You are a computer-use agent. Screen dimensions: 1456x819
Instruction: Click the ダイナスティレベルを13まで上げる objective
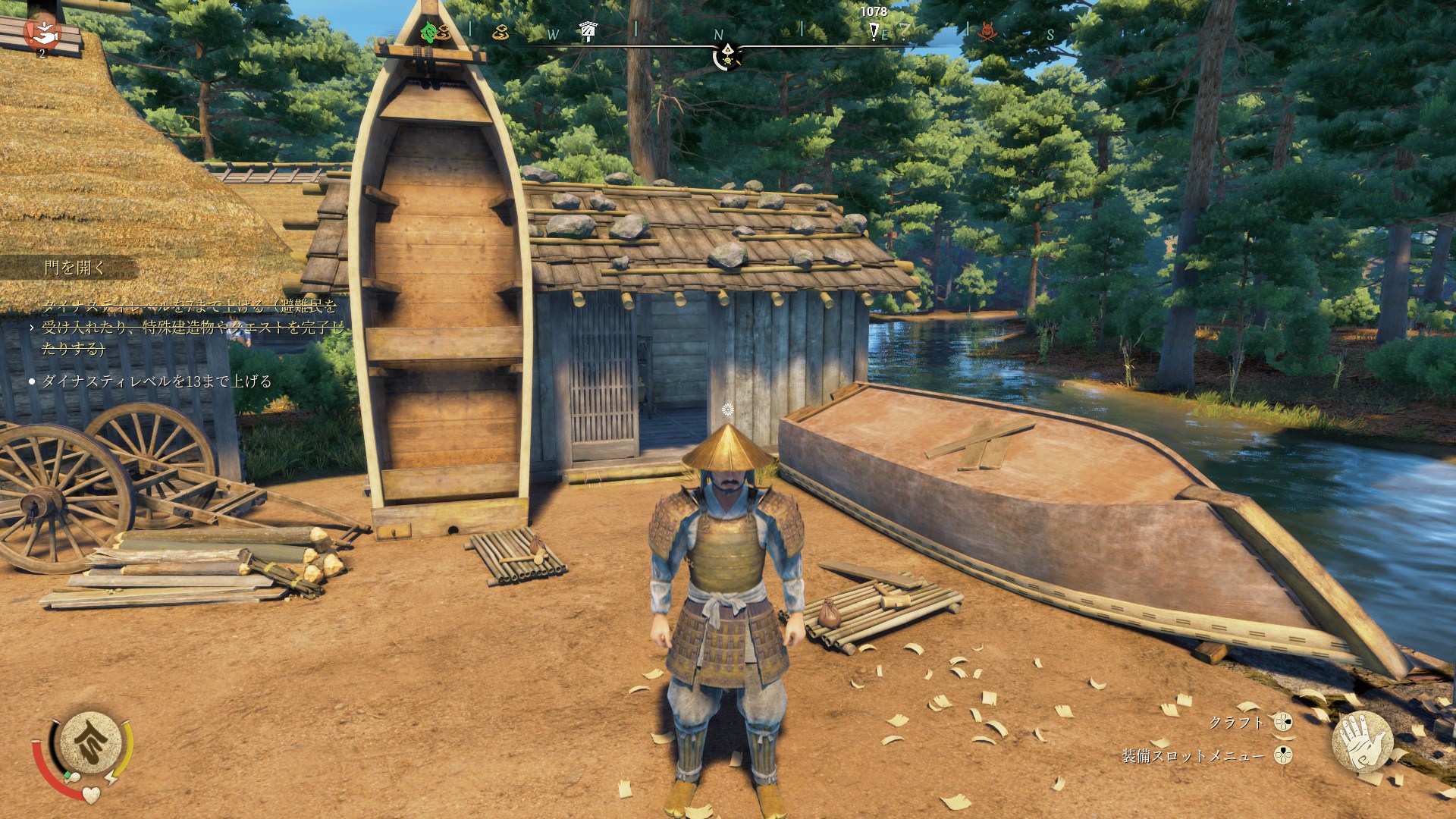[x=156, y=381]
